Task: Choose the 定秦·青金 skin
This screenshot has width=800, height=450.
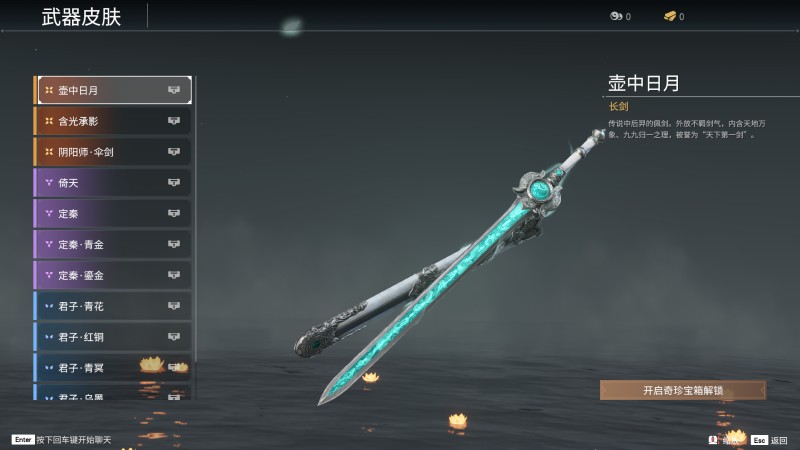Action: (113, 244)
